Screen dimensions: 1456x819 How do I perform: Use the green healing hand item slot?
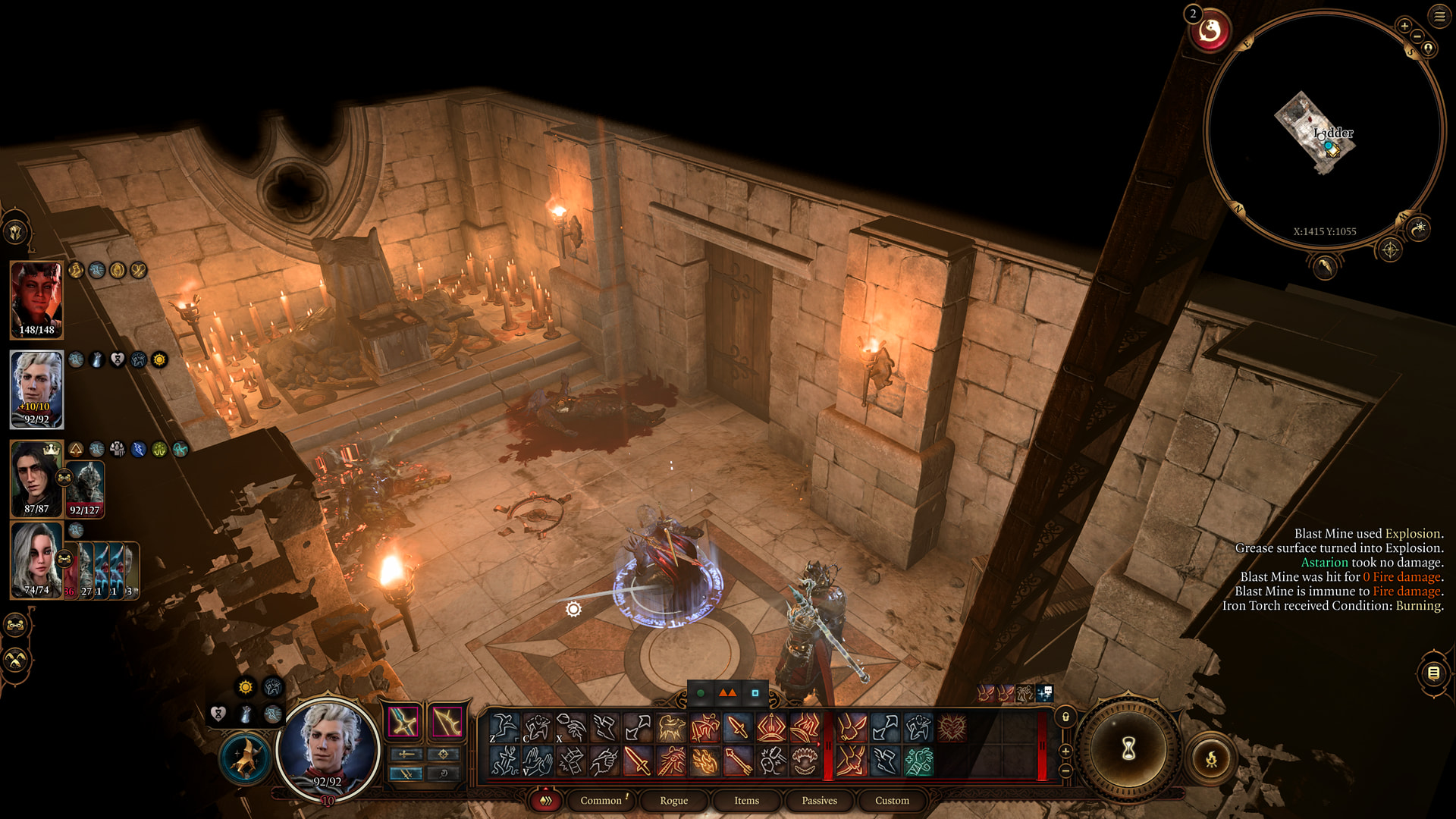coord(918,761)
